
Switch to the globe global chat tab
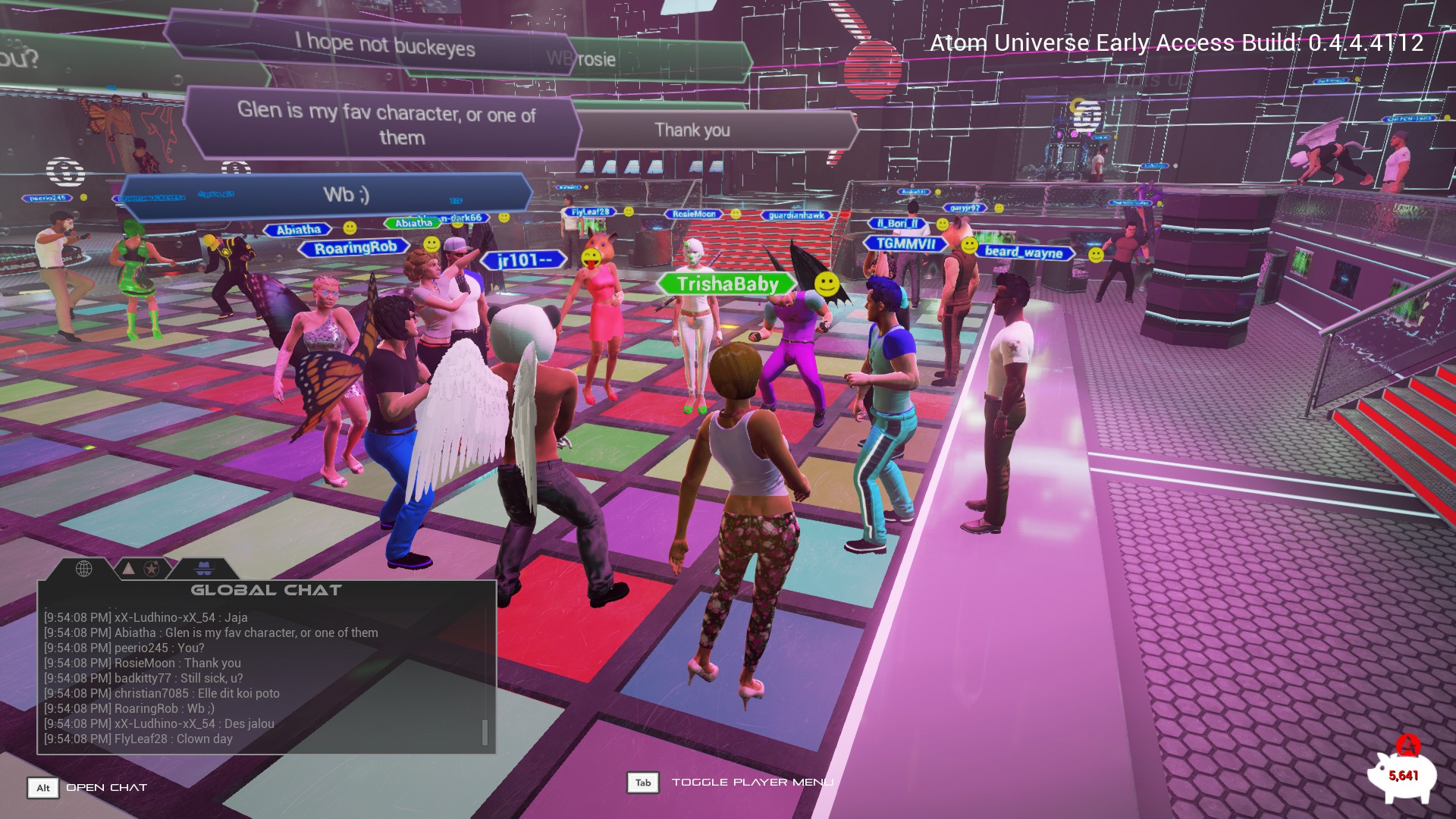click(83, 568)
